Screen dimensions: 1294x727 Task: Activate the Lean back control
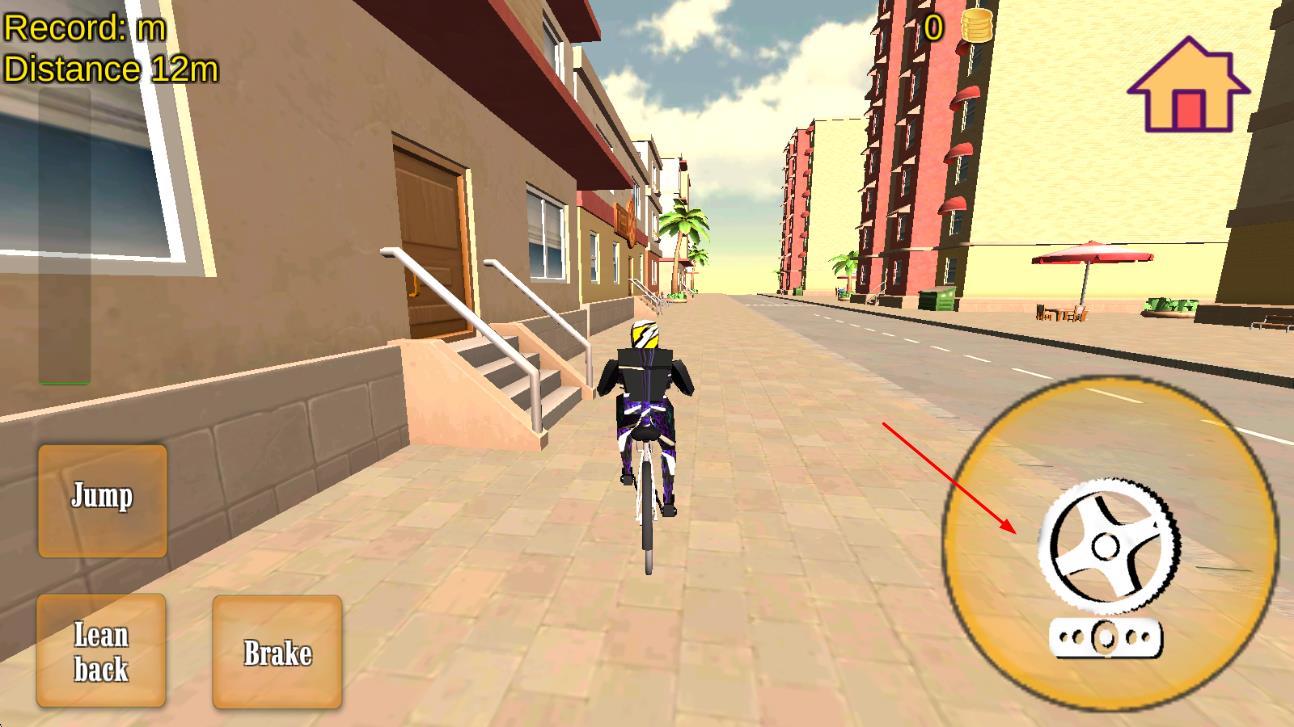(x=100, y=650)
